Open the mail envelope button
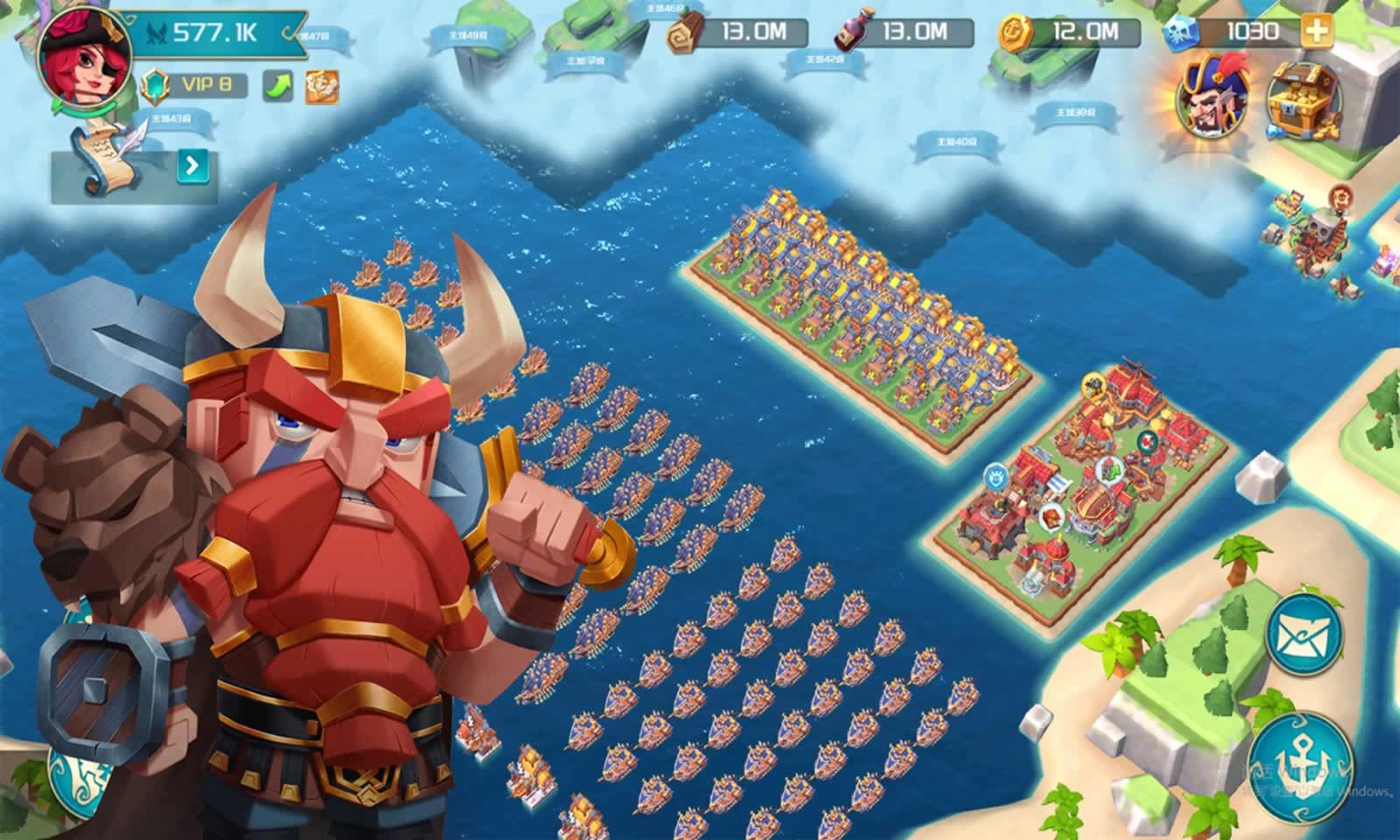 [x=1304, y=634]
